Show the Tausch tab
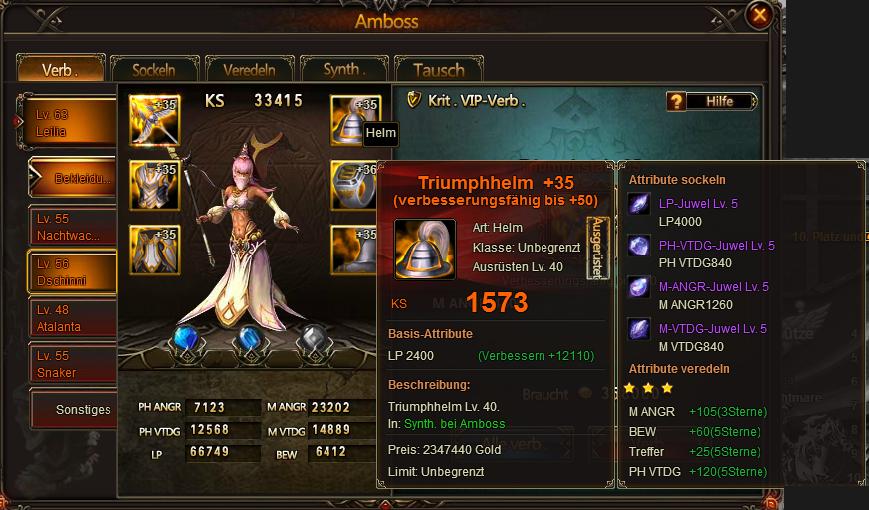The image size is (869, 510). pos(438,70)
